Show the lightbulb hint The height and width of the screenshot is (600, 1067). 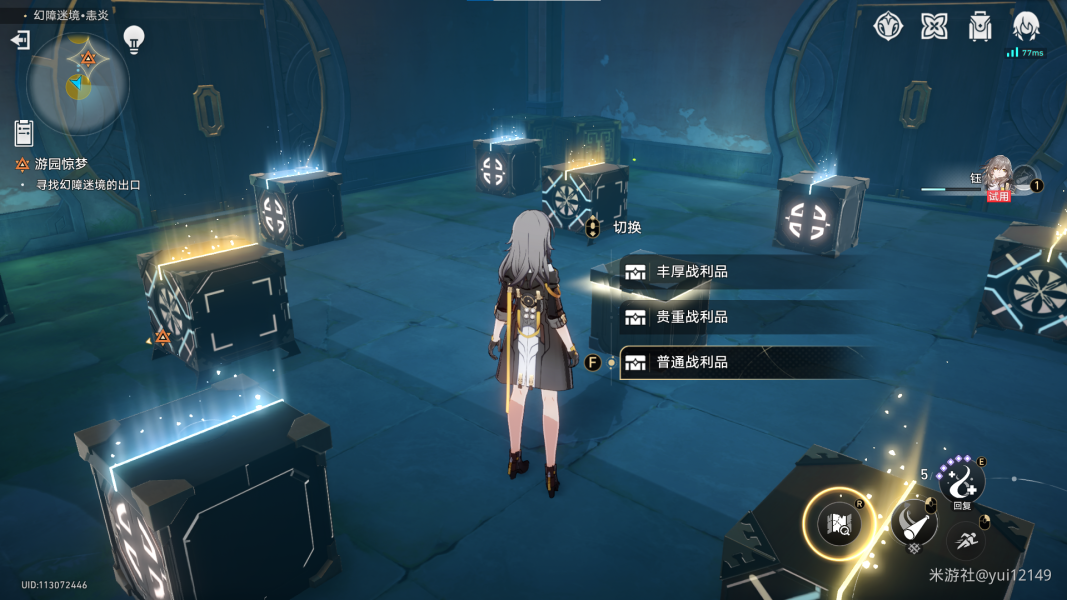point(133,40)
